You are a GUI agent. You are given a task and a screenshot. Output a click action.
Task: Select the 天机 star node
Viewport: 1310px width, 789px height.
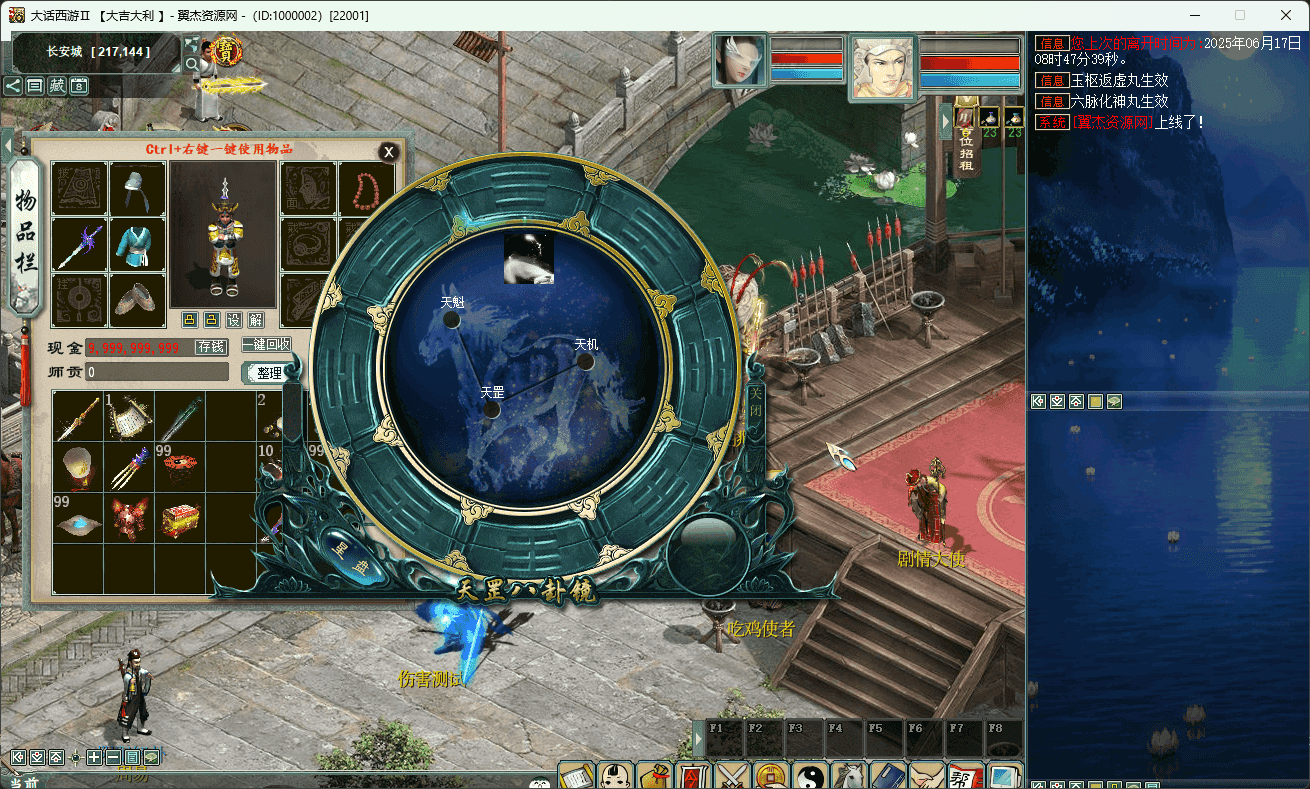(x=585, y=361)
